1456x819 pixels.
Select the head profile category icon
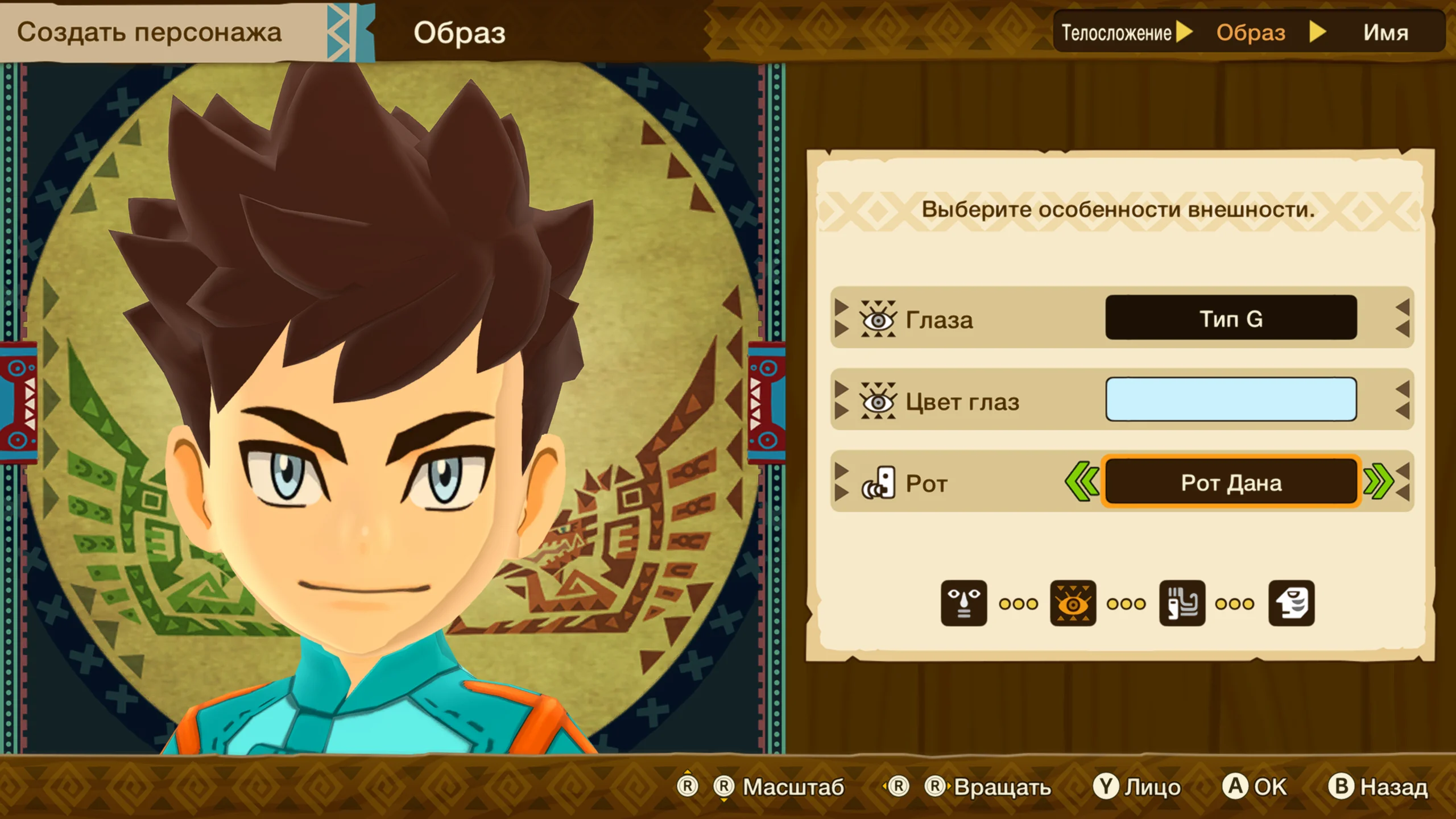(1291, 603)
